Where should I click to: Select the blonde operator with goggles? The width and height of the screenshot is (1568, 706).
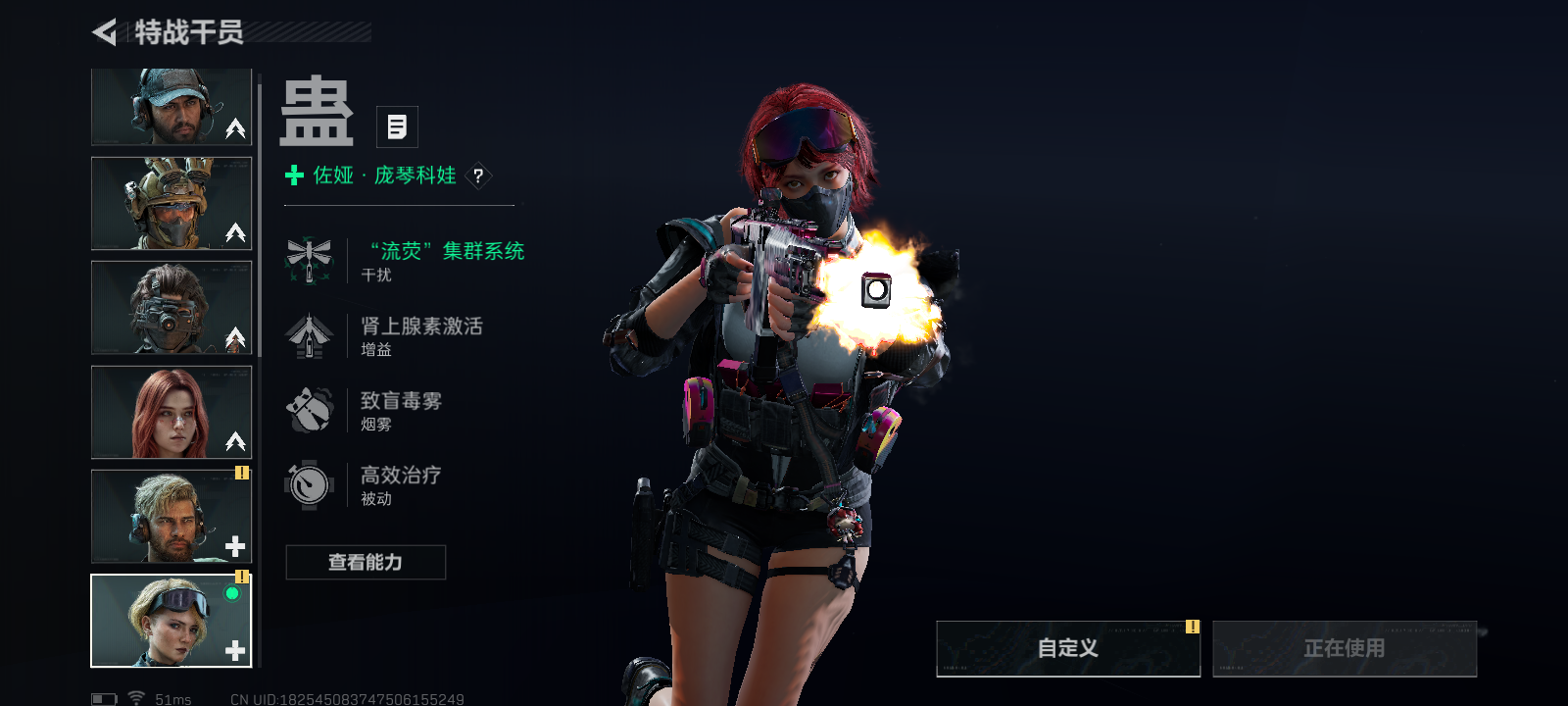point(171,621)
